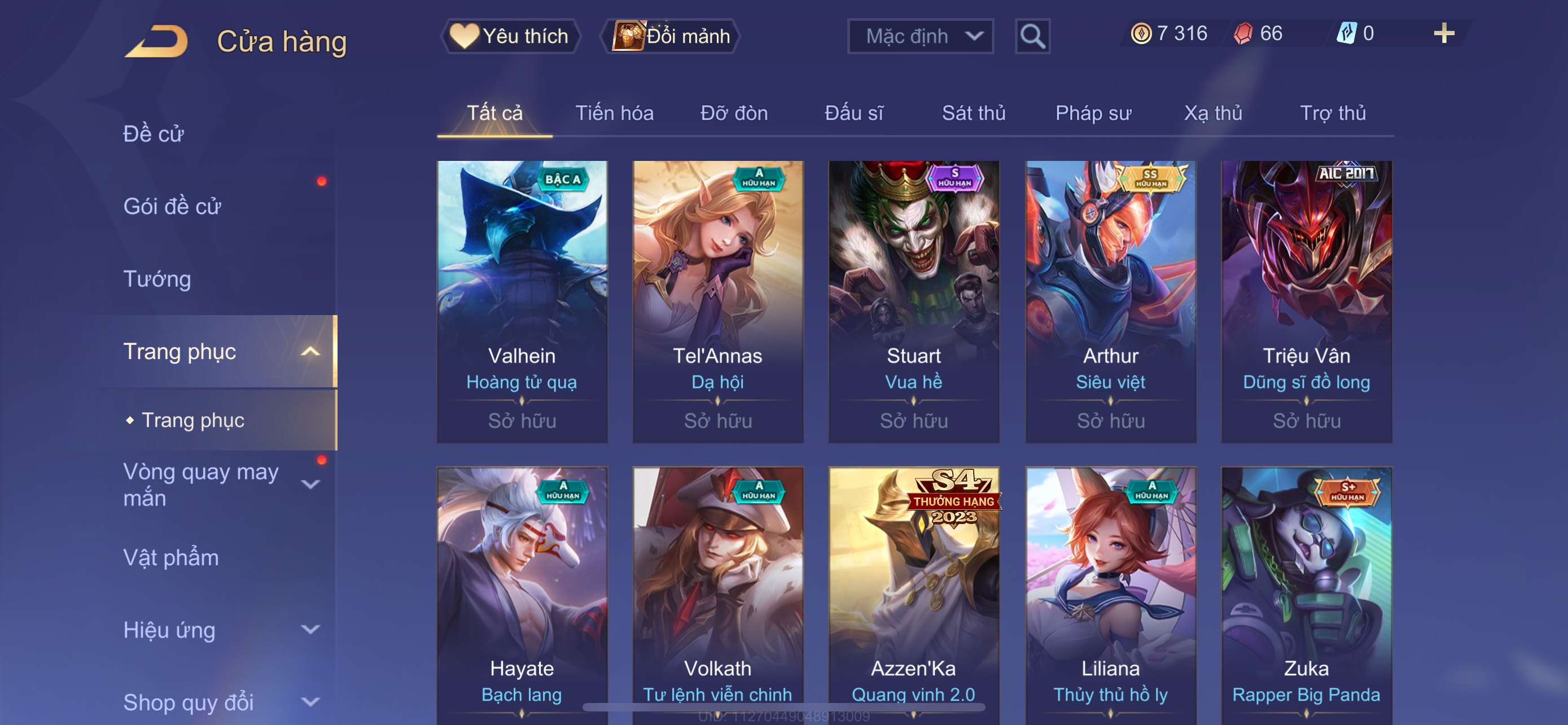The width and height of the screenshot is (1568, 725).
Task: Choose the Arthur Siêu việt skin card
Action: pos(1110,302)
